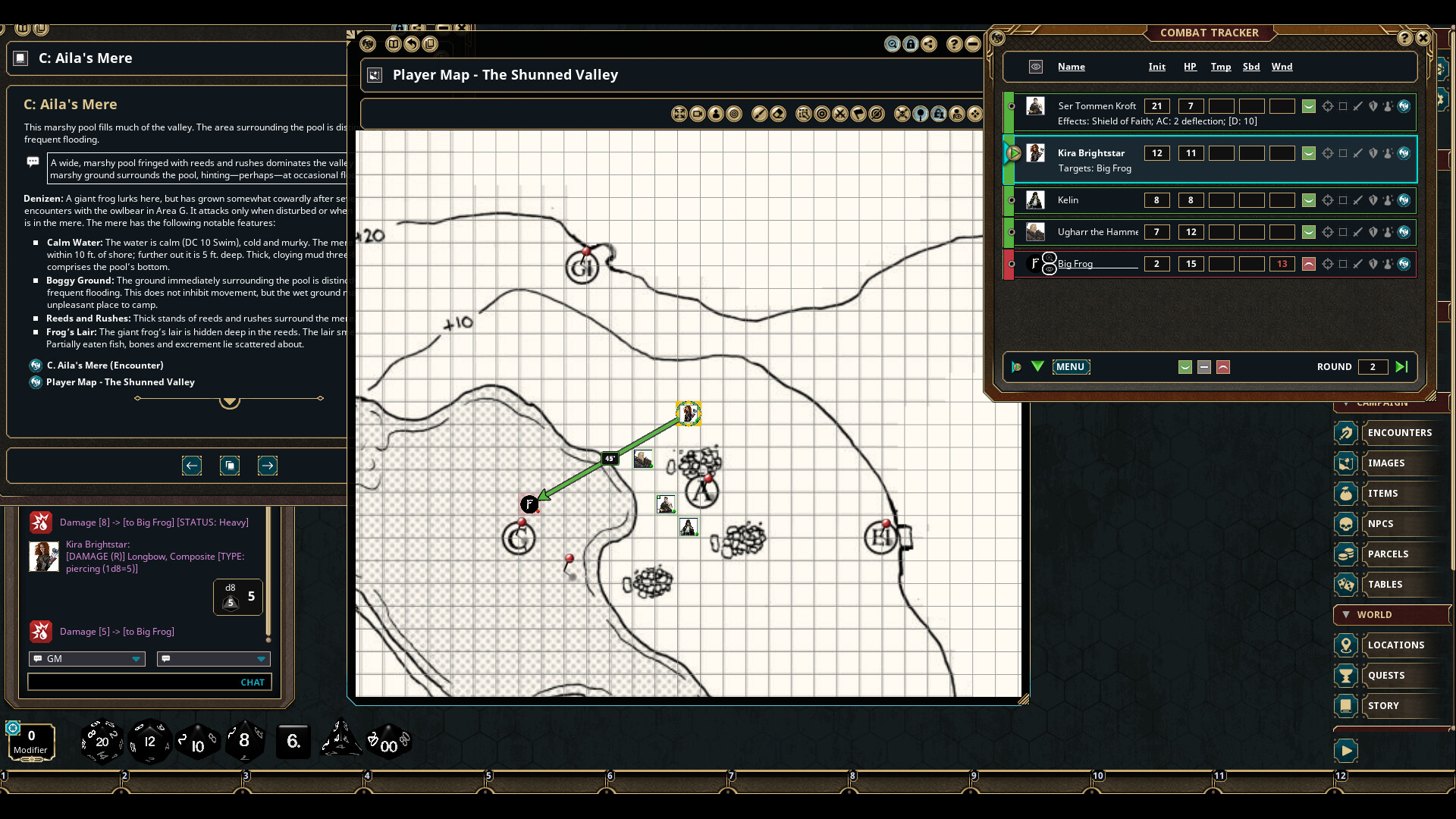Select the eraser tool on the map toolbar
This screenshot has height=819, width=1456.
779,114
